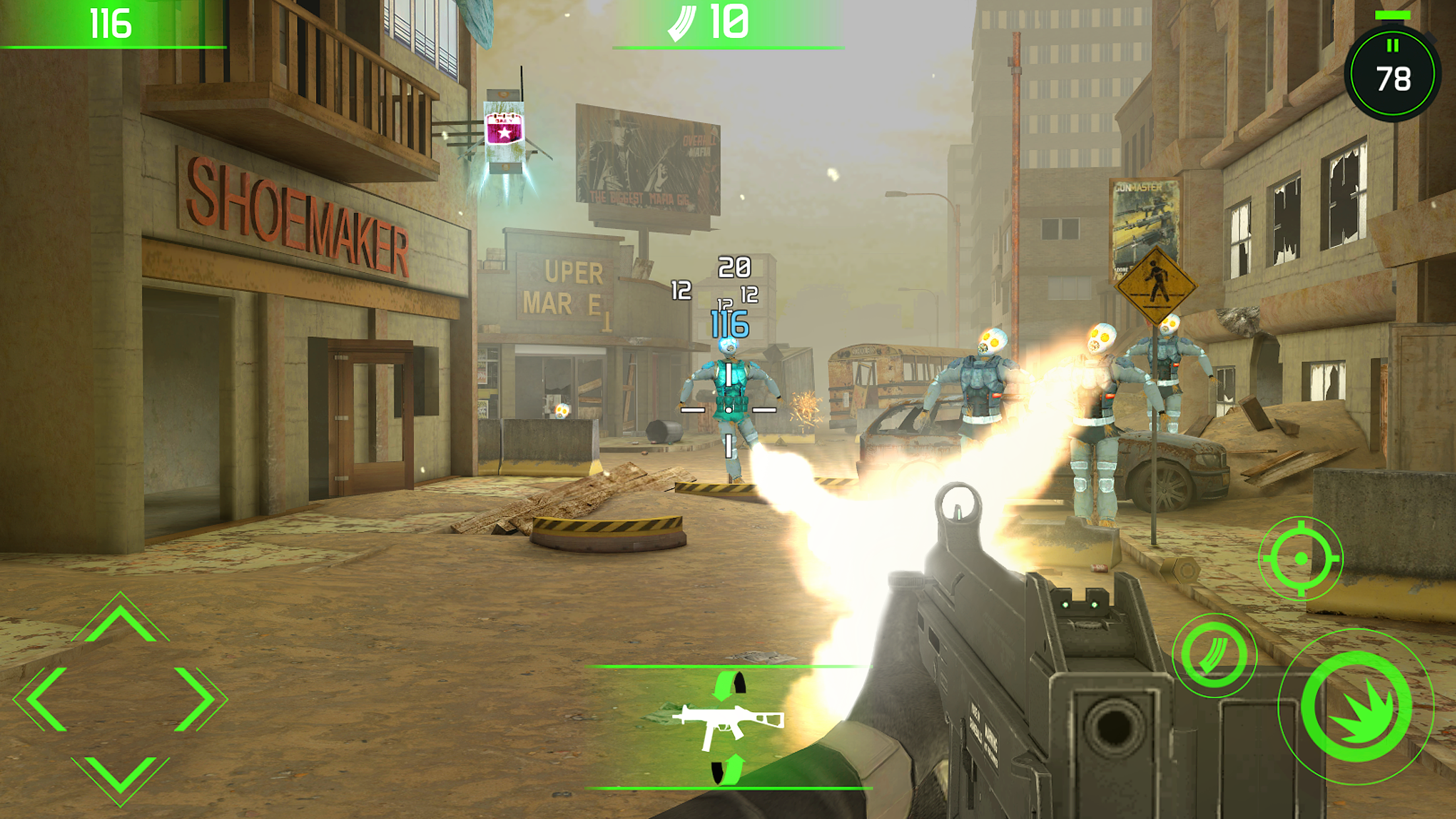Tap the move forward arrow
Image resolution: width=1456 pixels, height=819 pixels.
point(120,620)
